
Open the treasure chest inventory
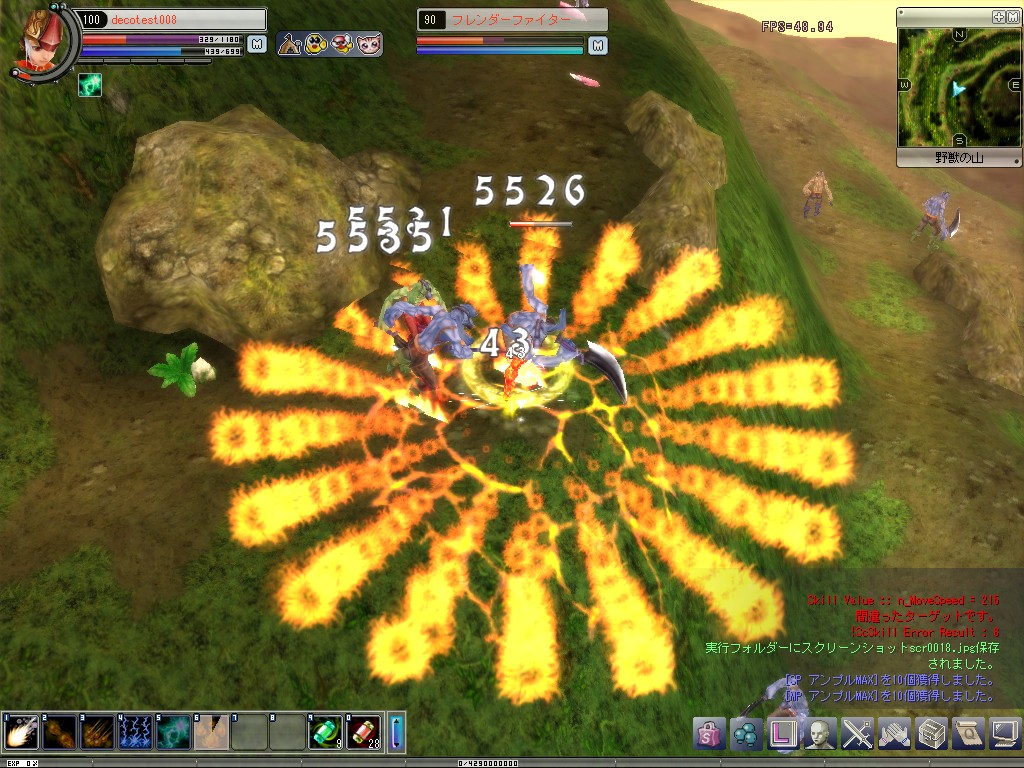click(x=932, y=733)
